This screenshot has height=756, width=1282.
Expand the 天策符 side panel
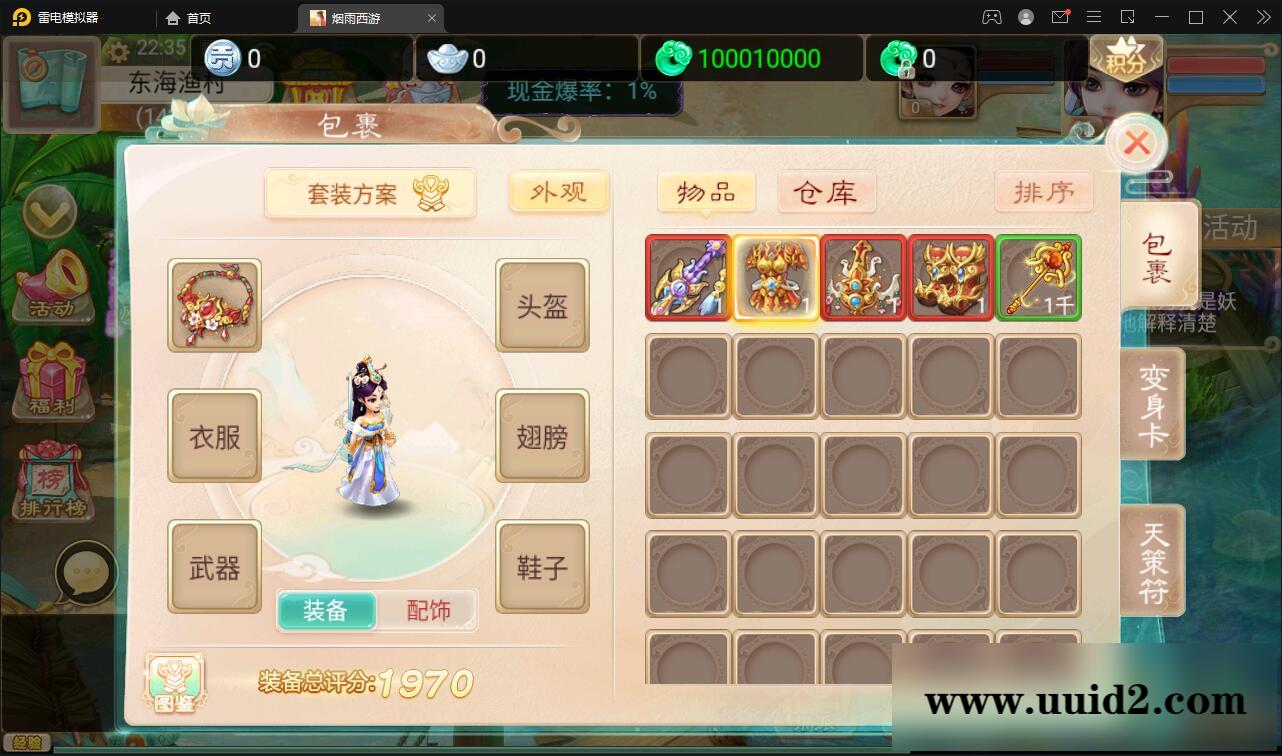[1150, 560]
